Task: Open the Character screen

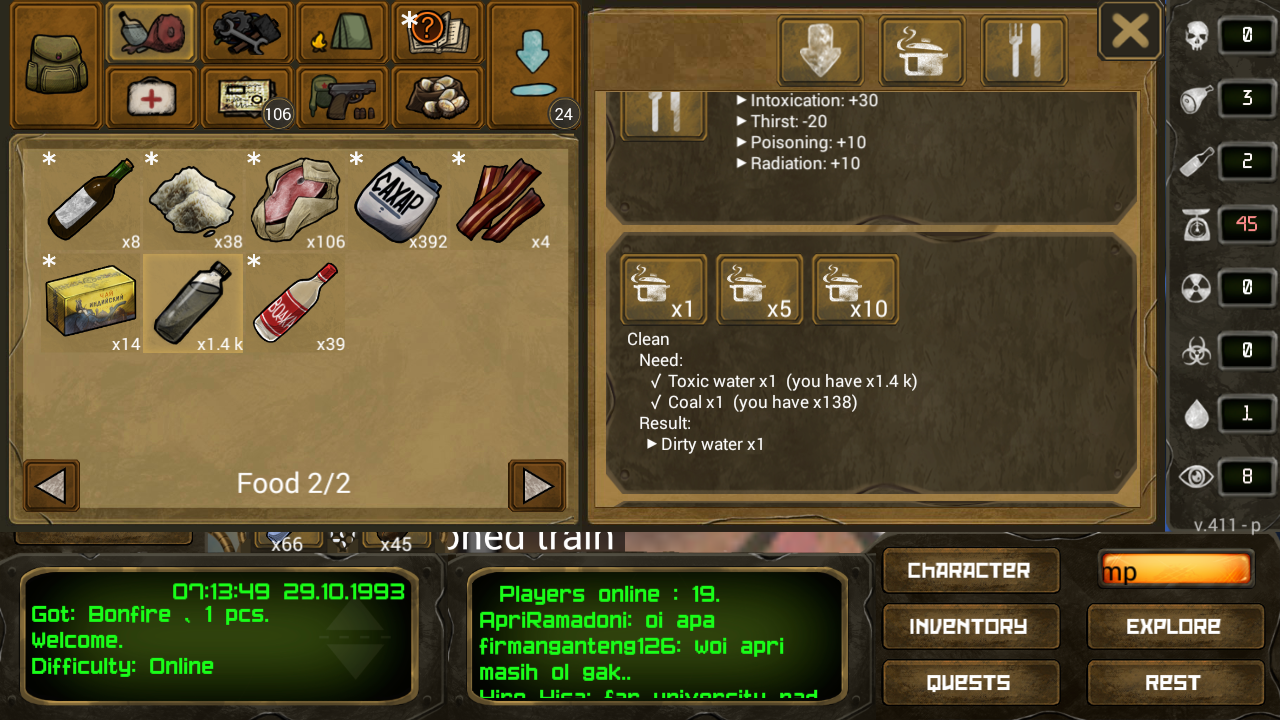Action: 969,570
